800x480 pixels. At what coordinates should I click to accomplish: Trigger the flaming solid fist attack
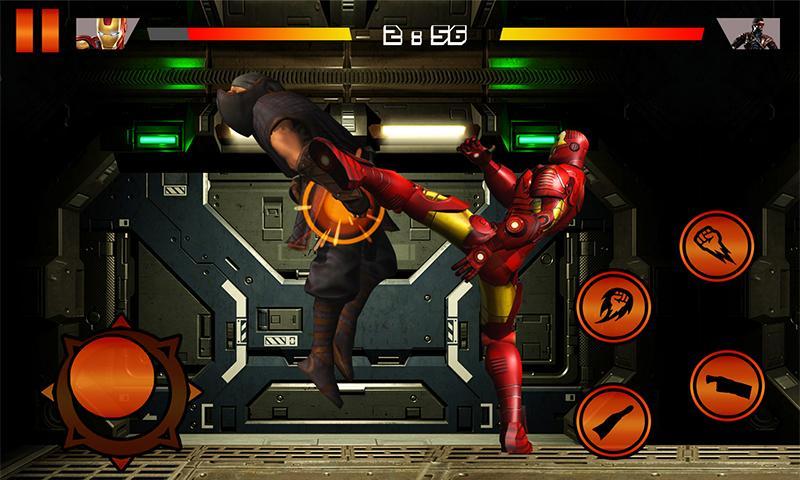pyautogui.click(x=613, y=307)
